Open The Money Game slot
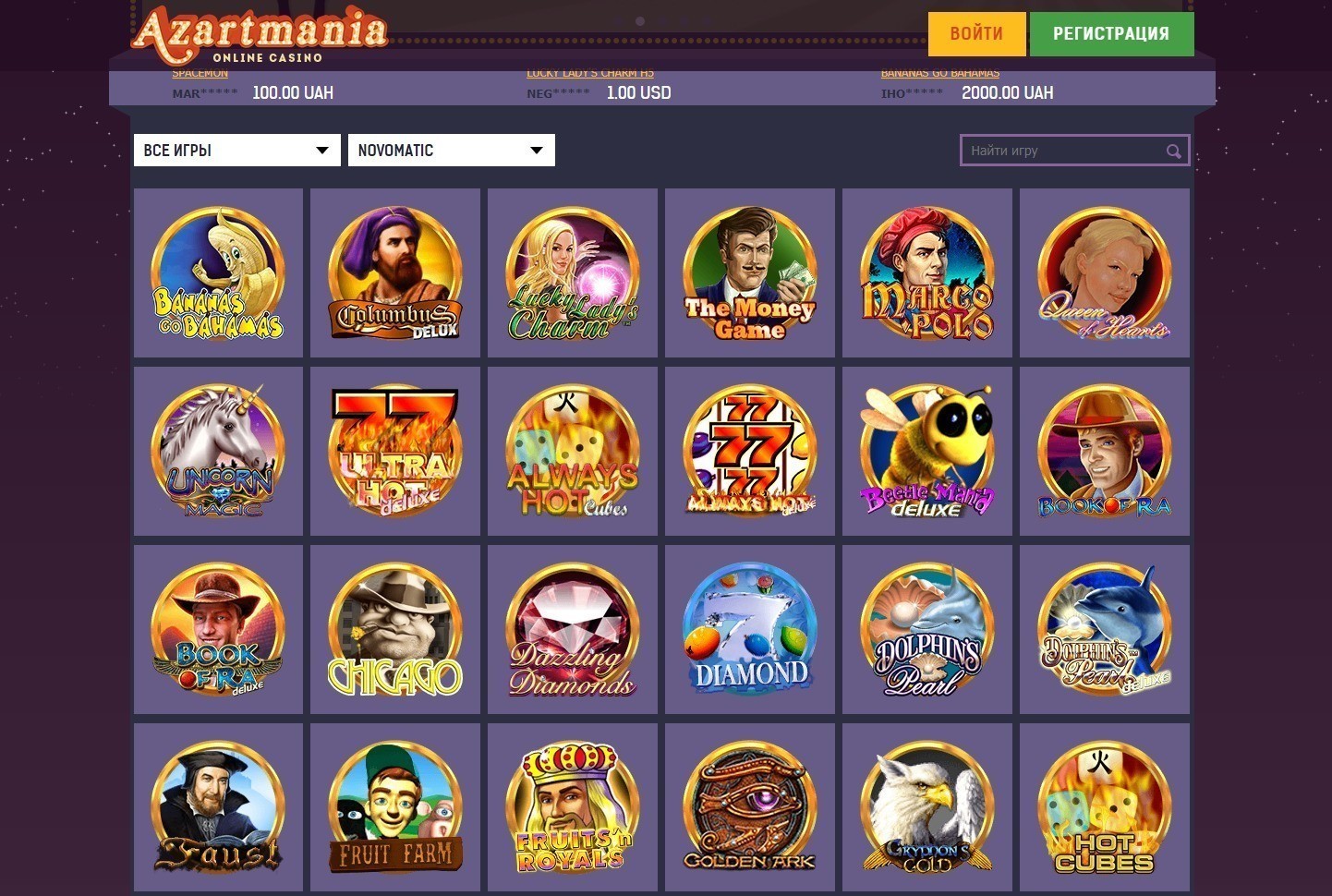1332x896 pixels. click(x=750, y=272)
